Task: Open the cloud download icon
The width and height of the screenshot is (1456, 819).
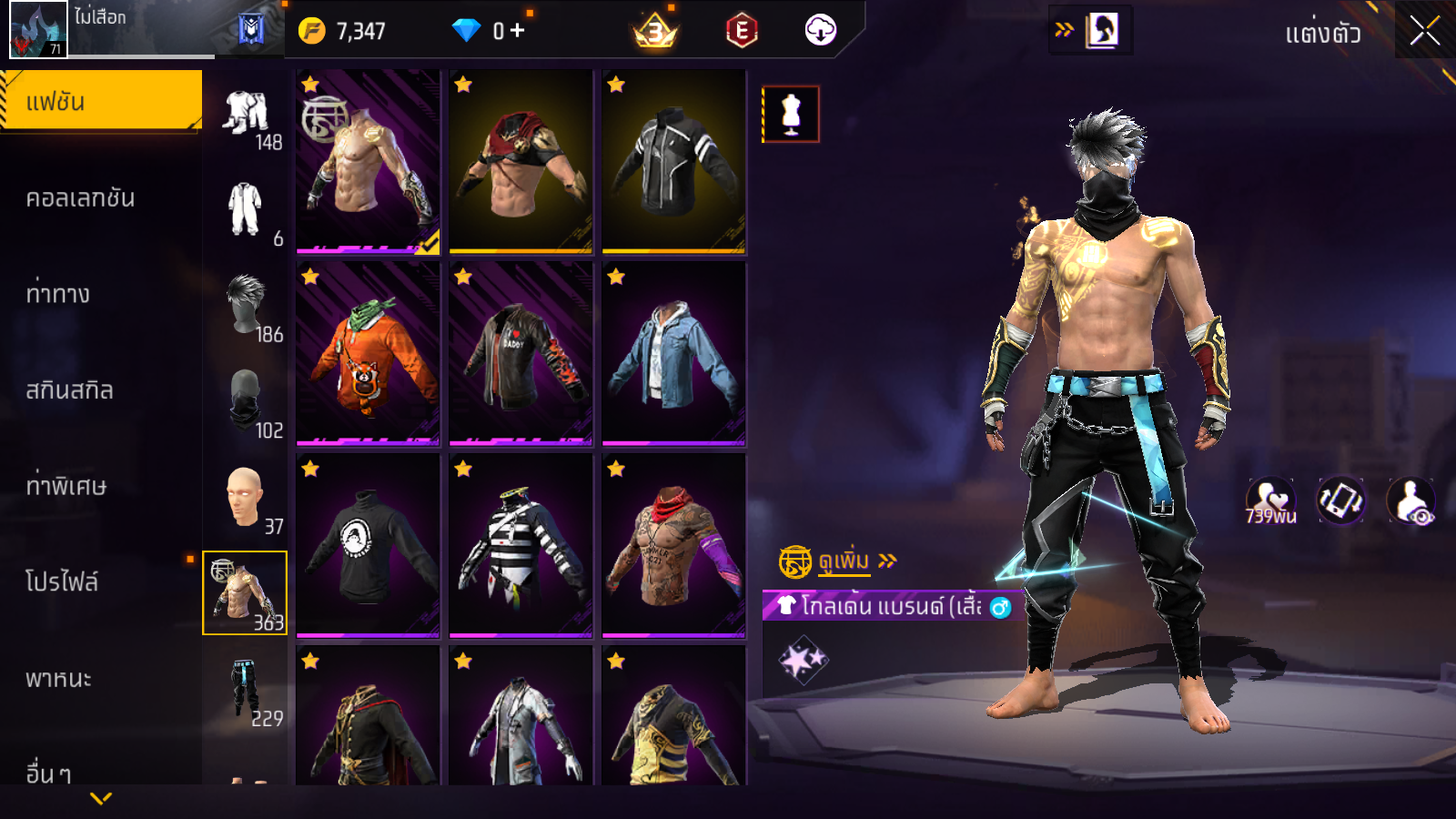Action: [x=820, y=31]
